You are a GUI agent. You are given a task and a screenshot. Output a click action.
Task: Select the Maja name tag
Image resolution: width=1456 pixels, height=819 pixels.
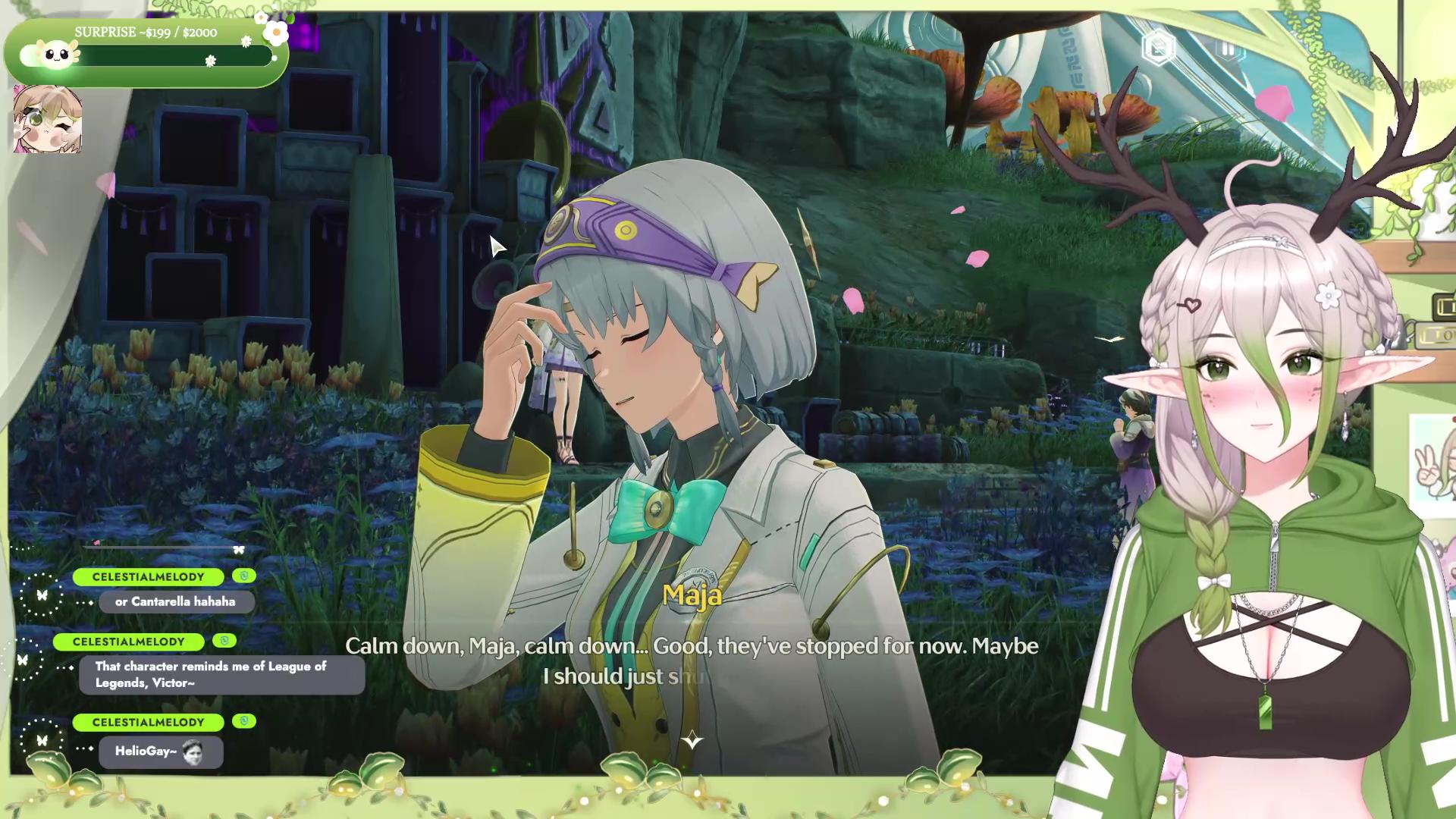pyautogui.click(x=692, y=596)
